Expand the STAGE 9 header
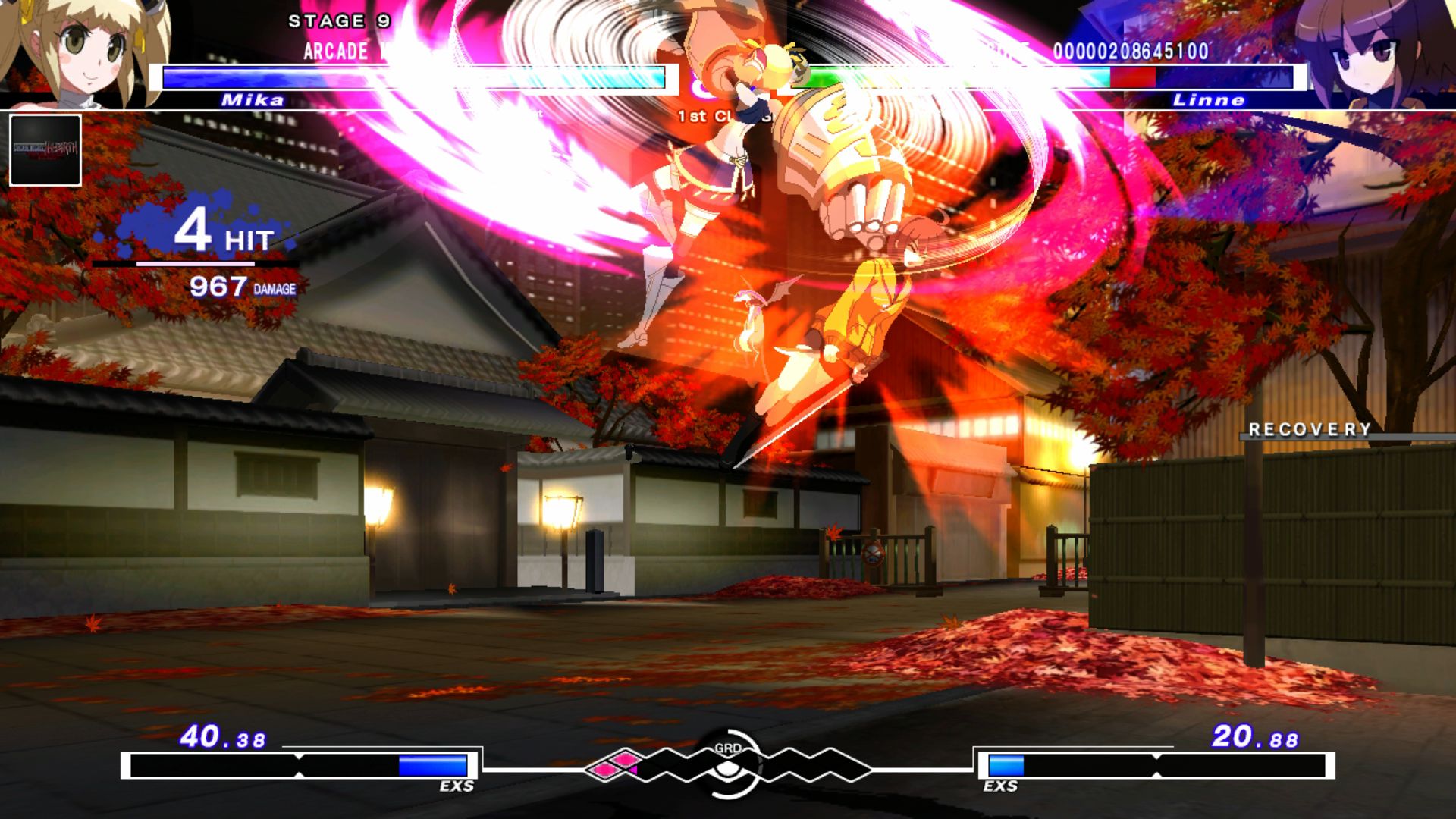This screenshot has width=1456, height=819. pos(337,22)
